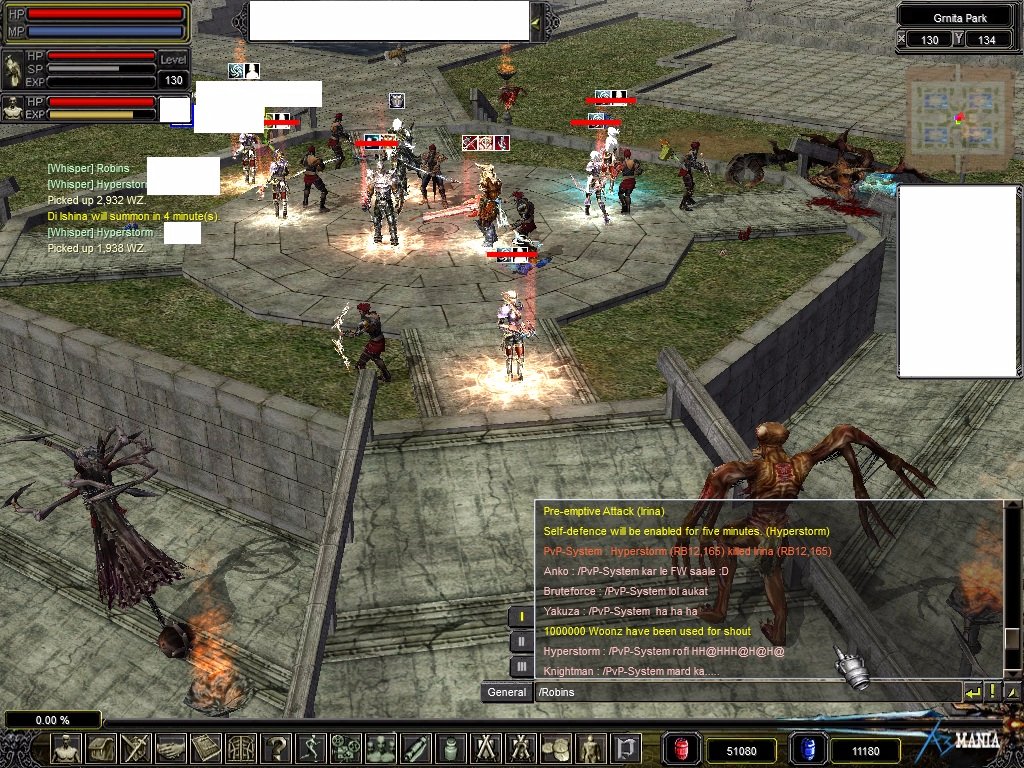This screenshot has width=1024, height=768.
Task: Click the handshake trade icon
Action: coord(171,748)
